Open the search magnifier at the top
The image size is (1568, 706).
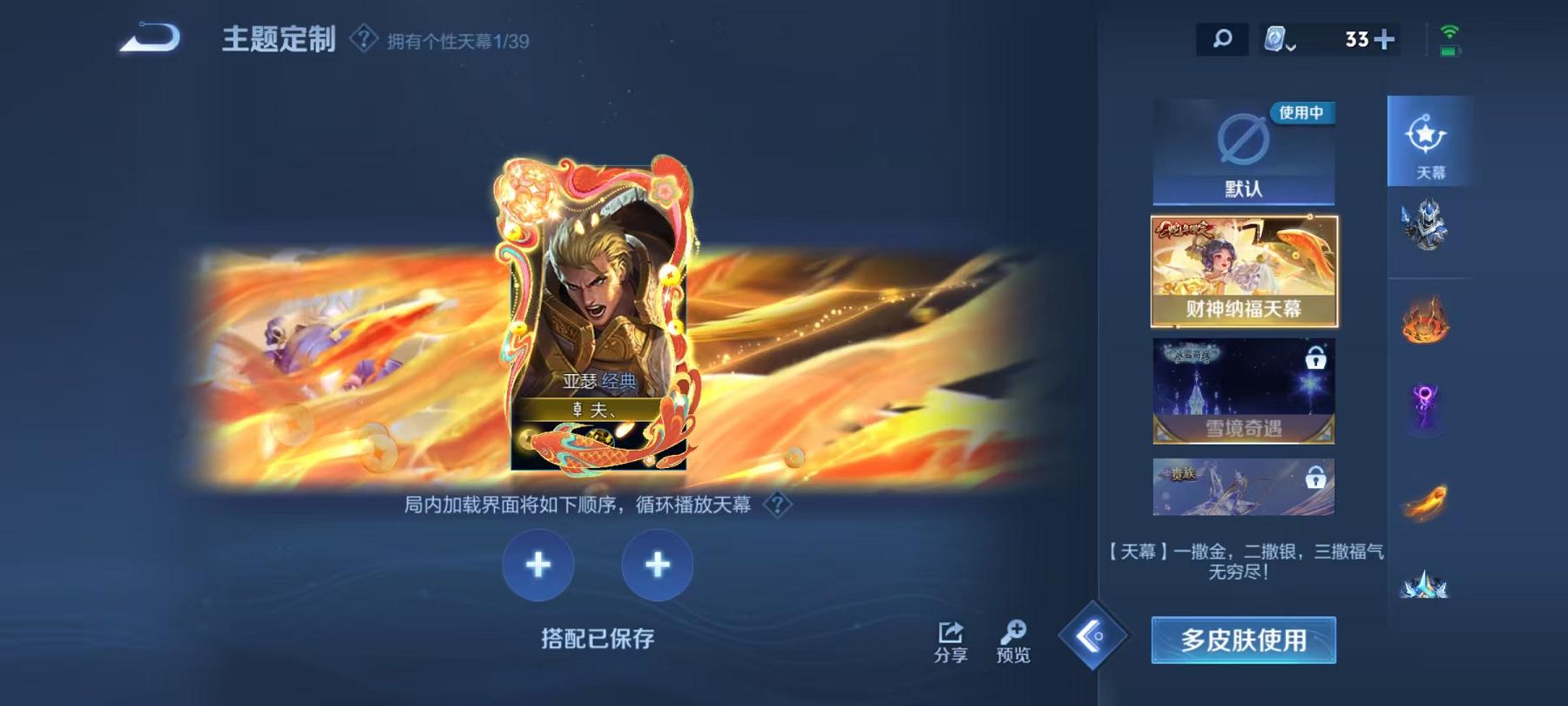(x=1221, y=38)
